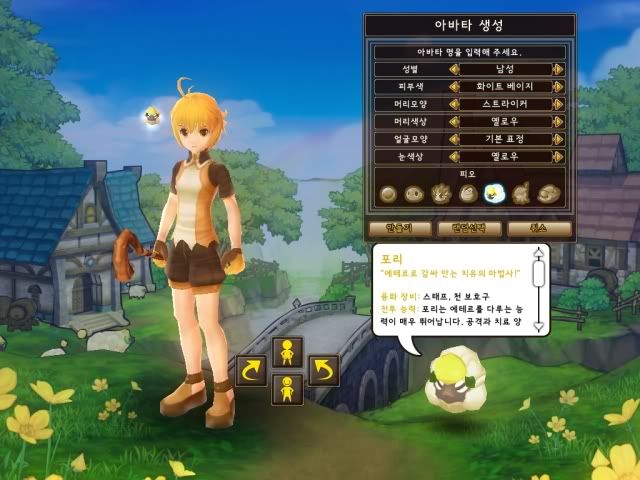Change 머리색상 hair color to next
The height and width of the screenshot is (480, 640).
coord(558,121)
